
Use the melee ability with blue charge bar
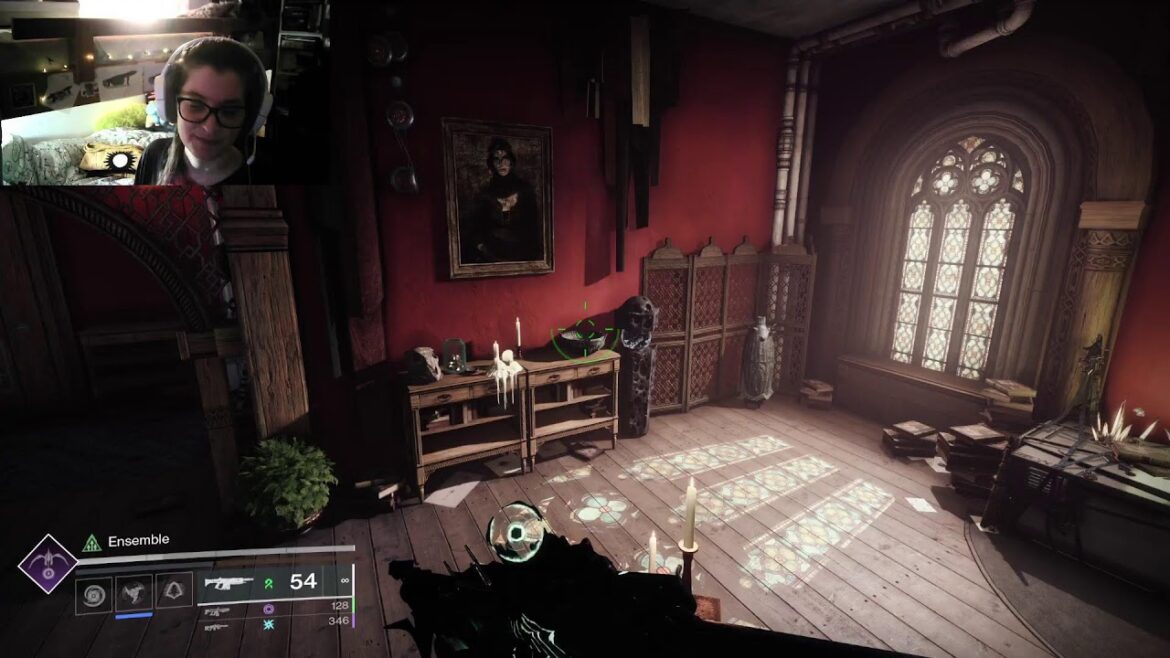point(134,593)
